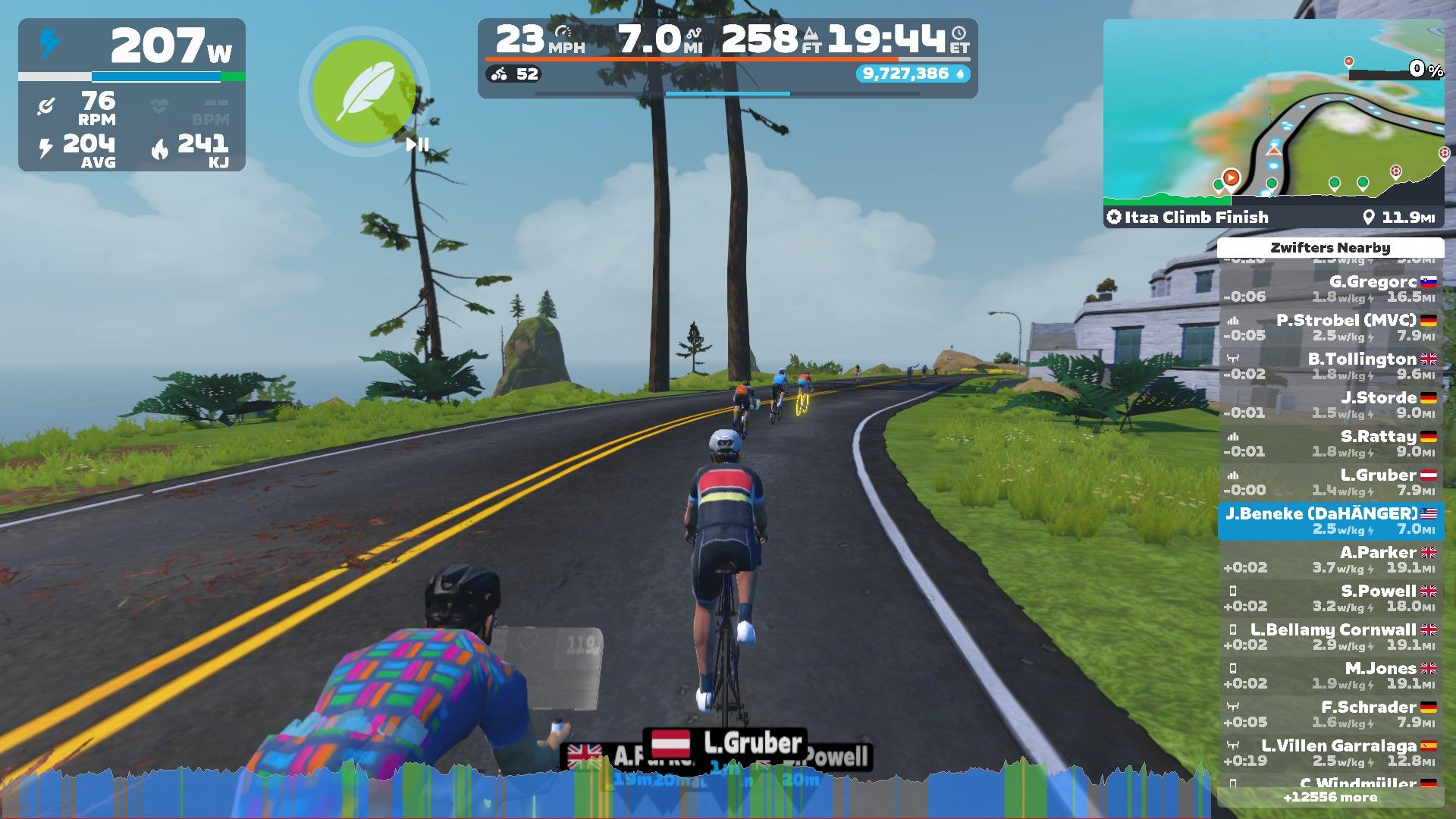1456x819 pixels.
Task: Show the +12556 more riders
Action: click(x=1330, y=797)
